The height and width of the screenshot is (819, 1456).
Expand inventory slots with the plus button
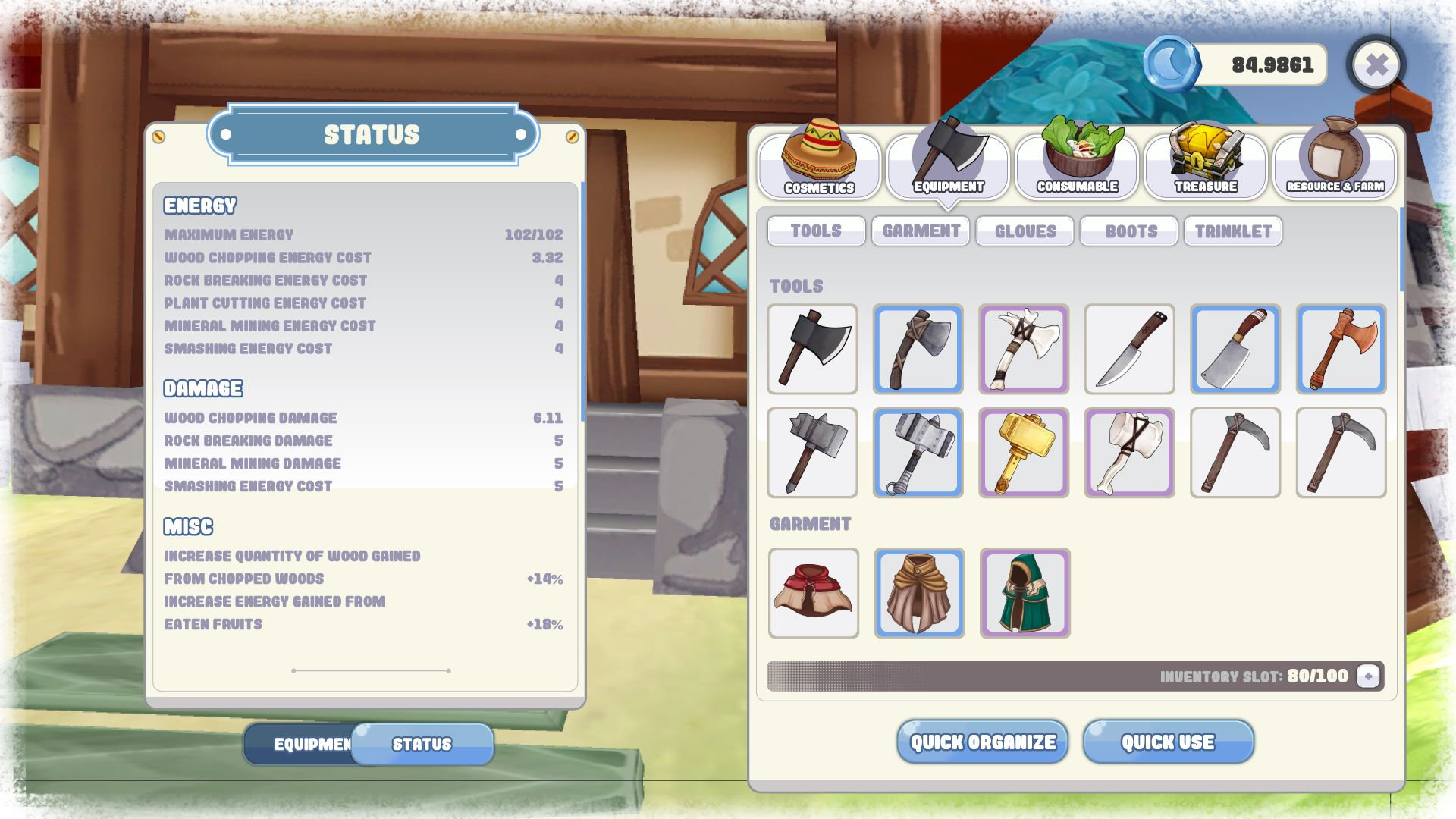click(1368, 676)
